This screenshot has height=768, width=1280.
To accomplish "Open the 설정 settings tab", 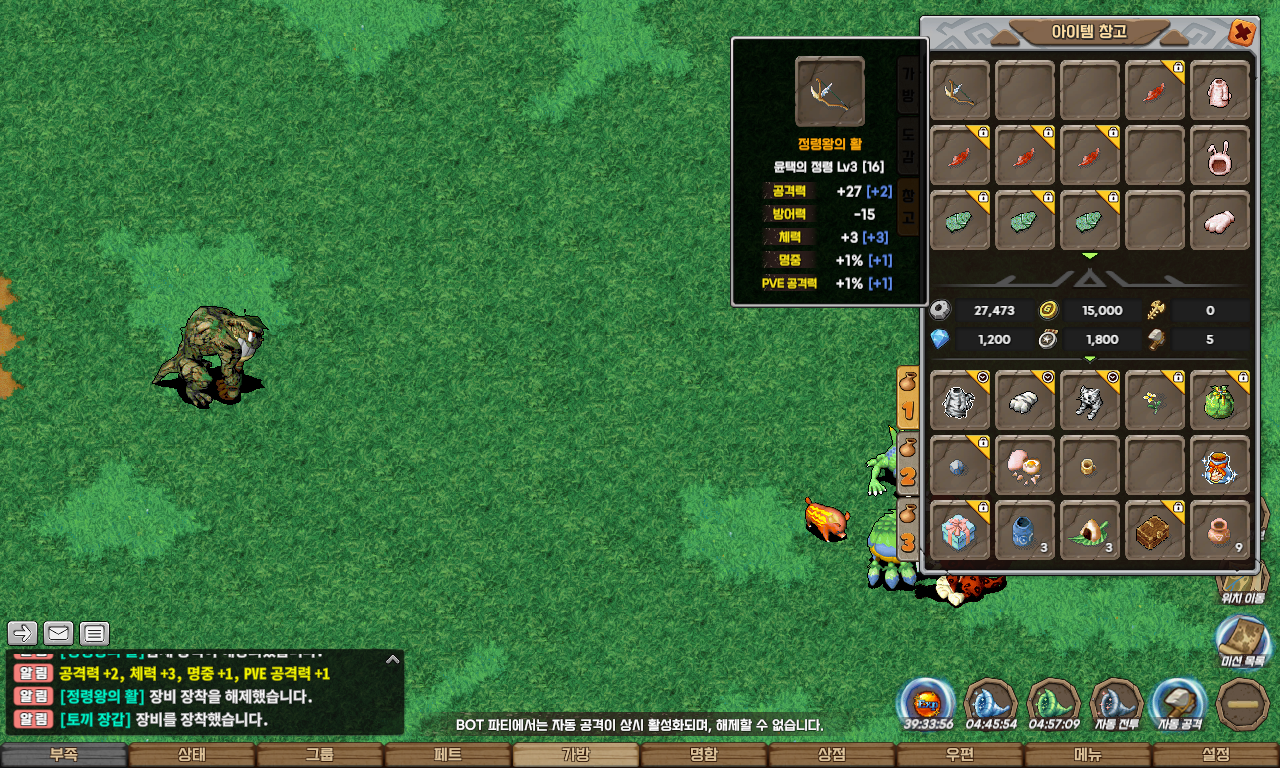I will coord(1216,755).
